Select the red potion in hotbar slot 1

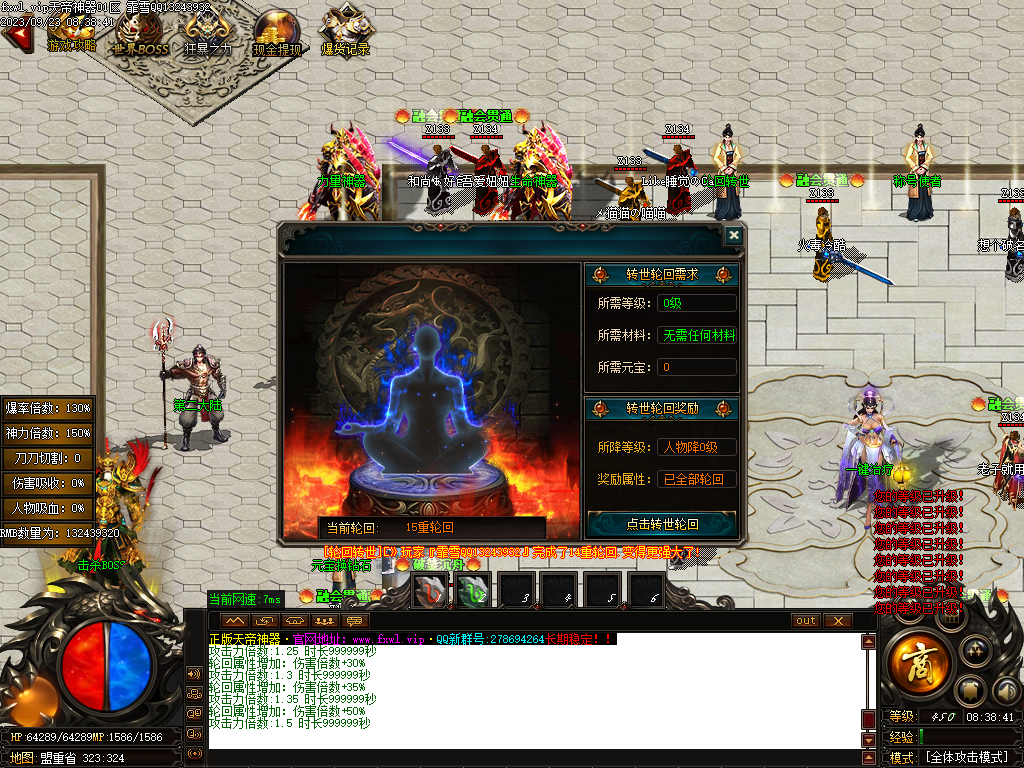tap(431, 592)
